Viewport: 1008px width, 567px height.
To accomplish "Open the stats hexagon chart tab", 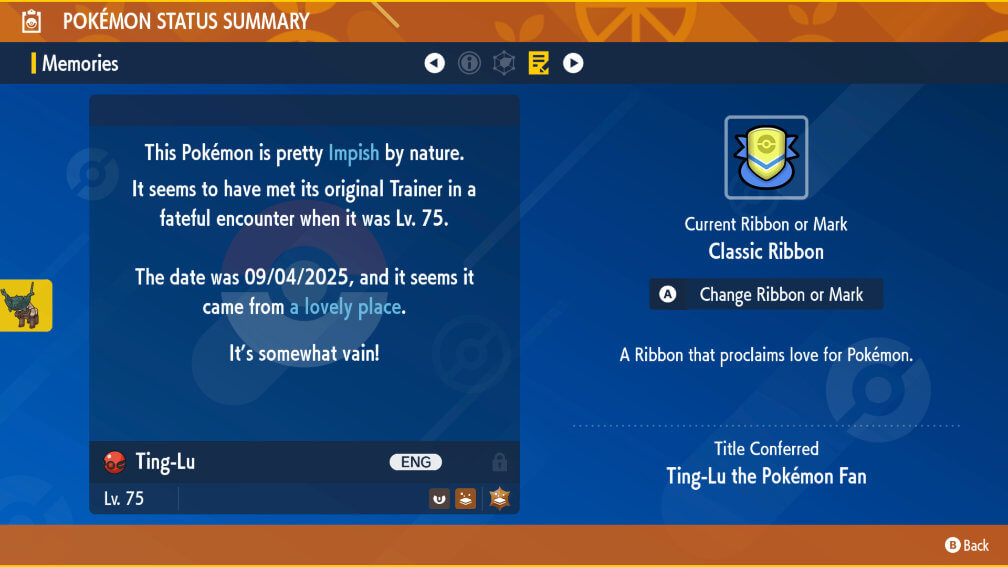I will pos(504,63).
